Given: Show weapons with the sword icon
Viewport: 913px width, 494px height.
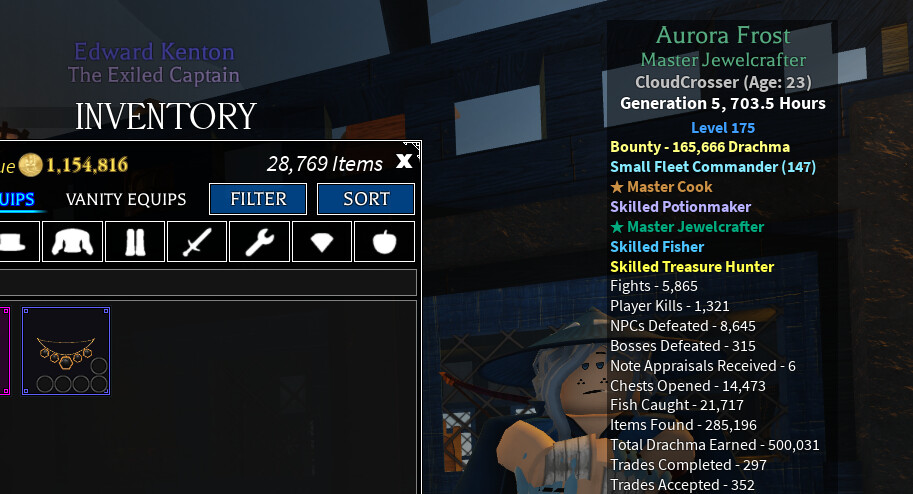Looking at the screenshot, I should click(197, 241).
